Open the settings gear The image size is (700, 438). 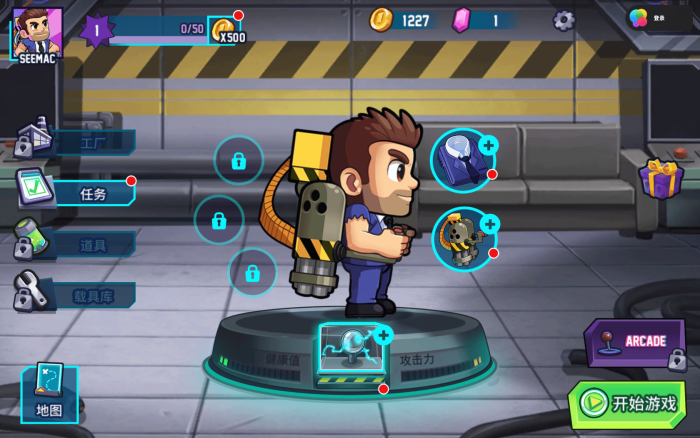click(x=564, y=19)
